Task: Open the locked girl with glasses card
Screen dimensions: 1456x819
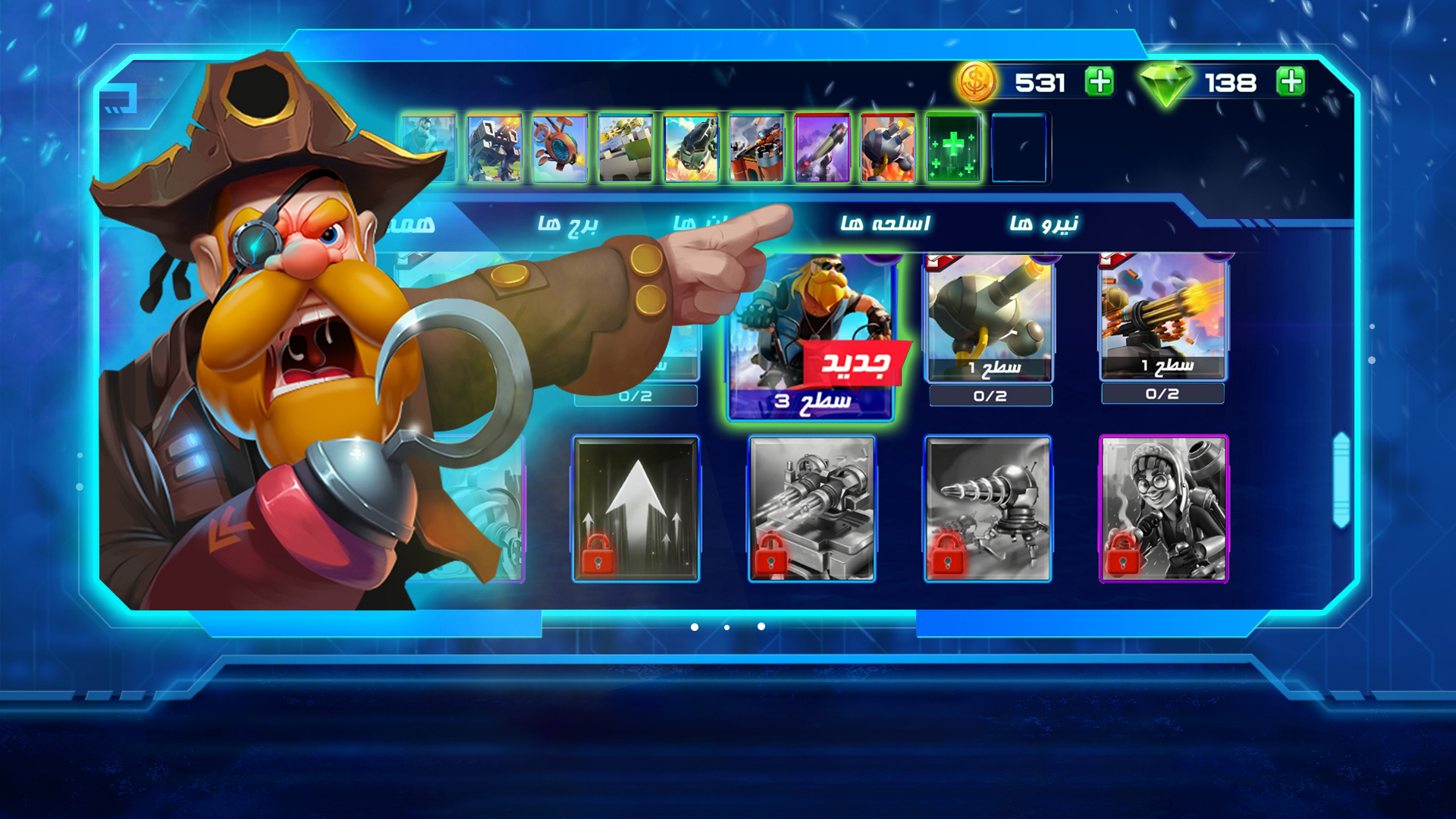Action: [x=1163, y=508]
